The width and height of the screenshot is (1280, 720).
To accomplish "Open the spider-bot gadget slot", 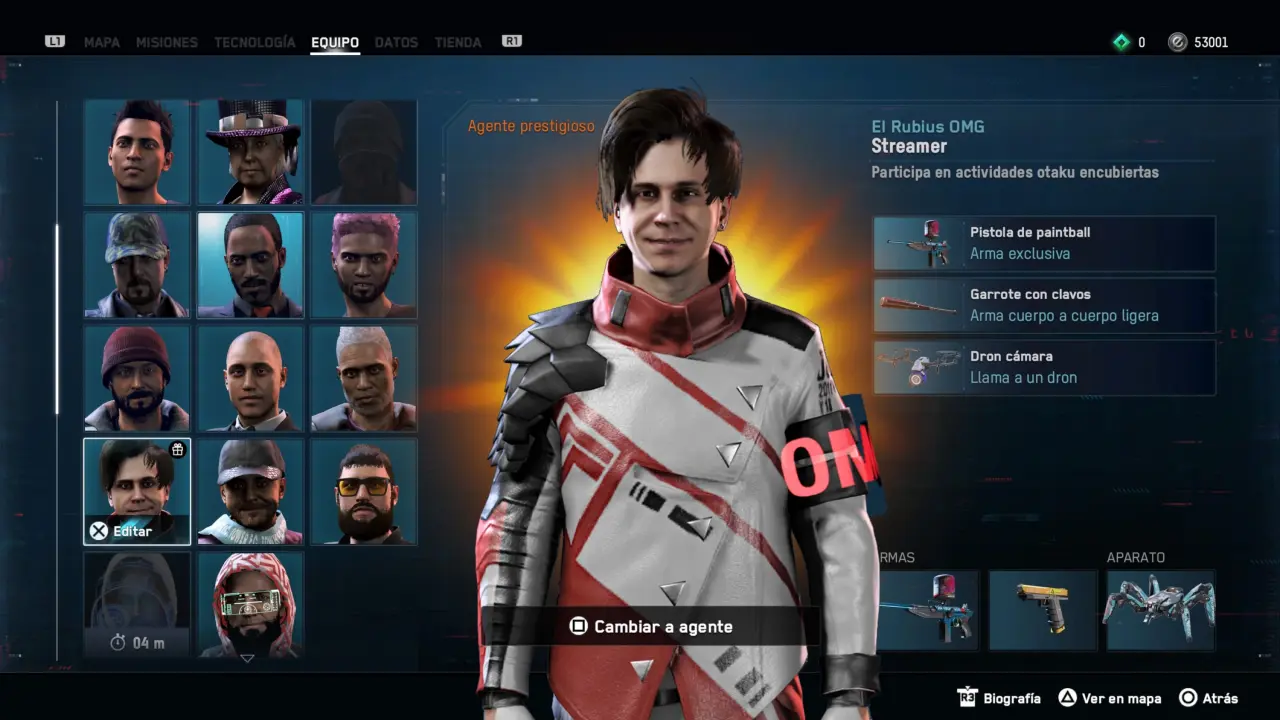I will [1160, 610].
